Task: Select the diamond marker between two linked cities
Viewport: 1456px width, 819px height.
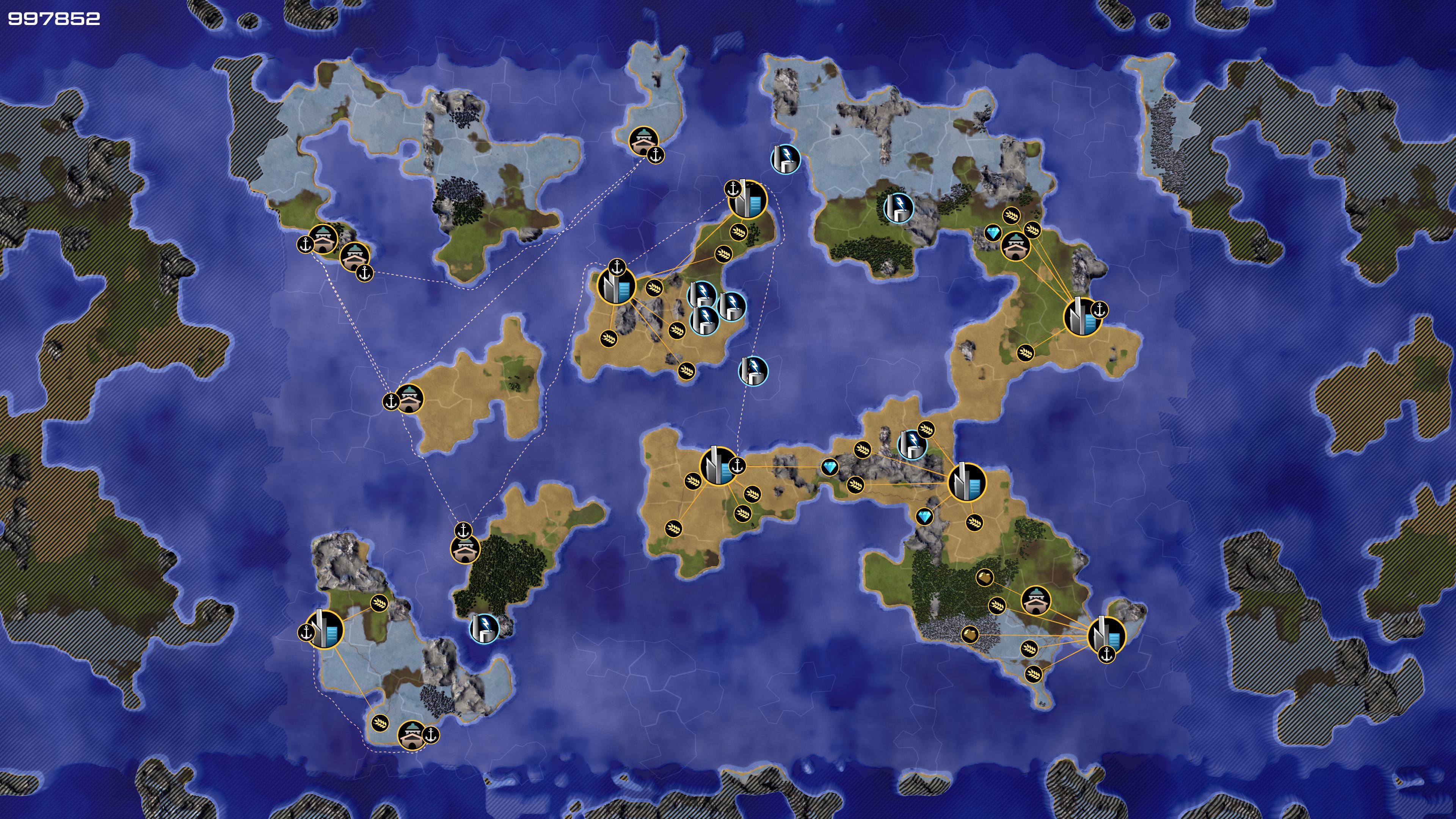Action: point(830,467)
